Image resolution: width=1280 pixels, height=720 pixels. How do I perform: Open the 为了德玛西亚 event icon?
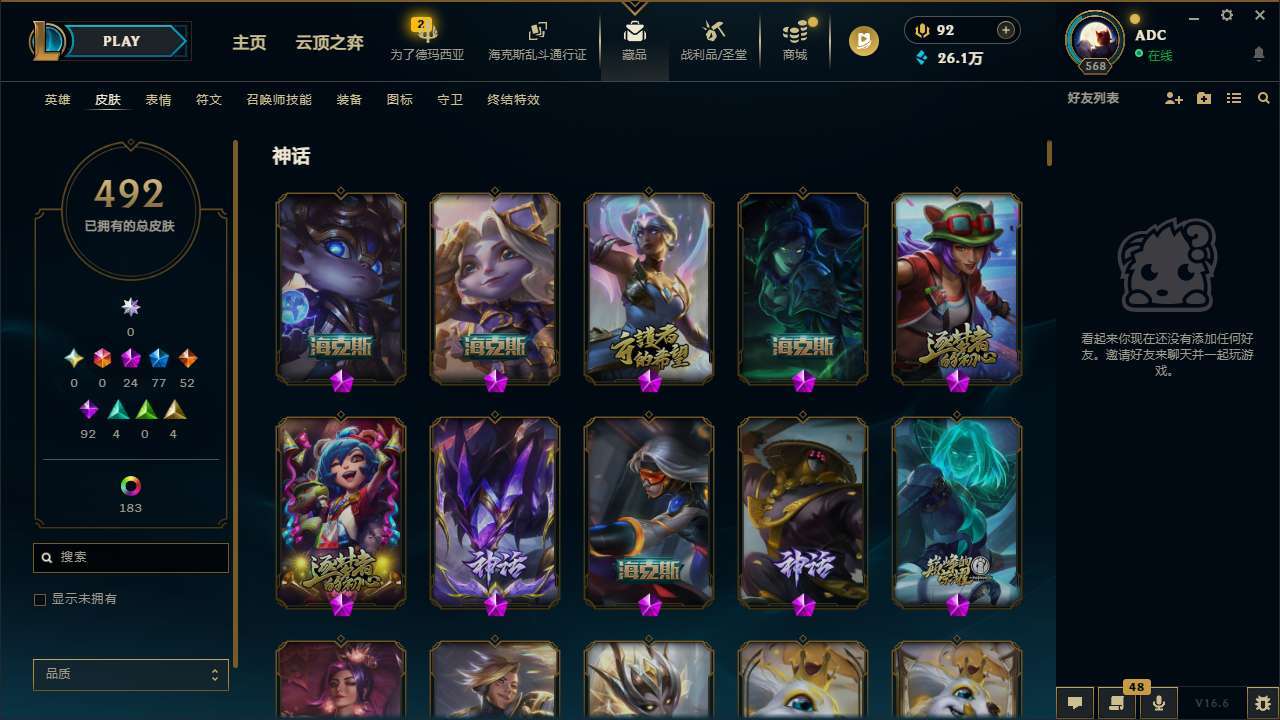[428, 40]
